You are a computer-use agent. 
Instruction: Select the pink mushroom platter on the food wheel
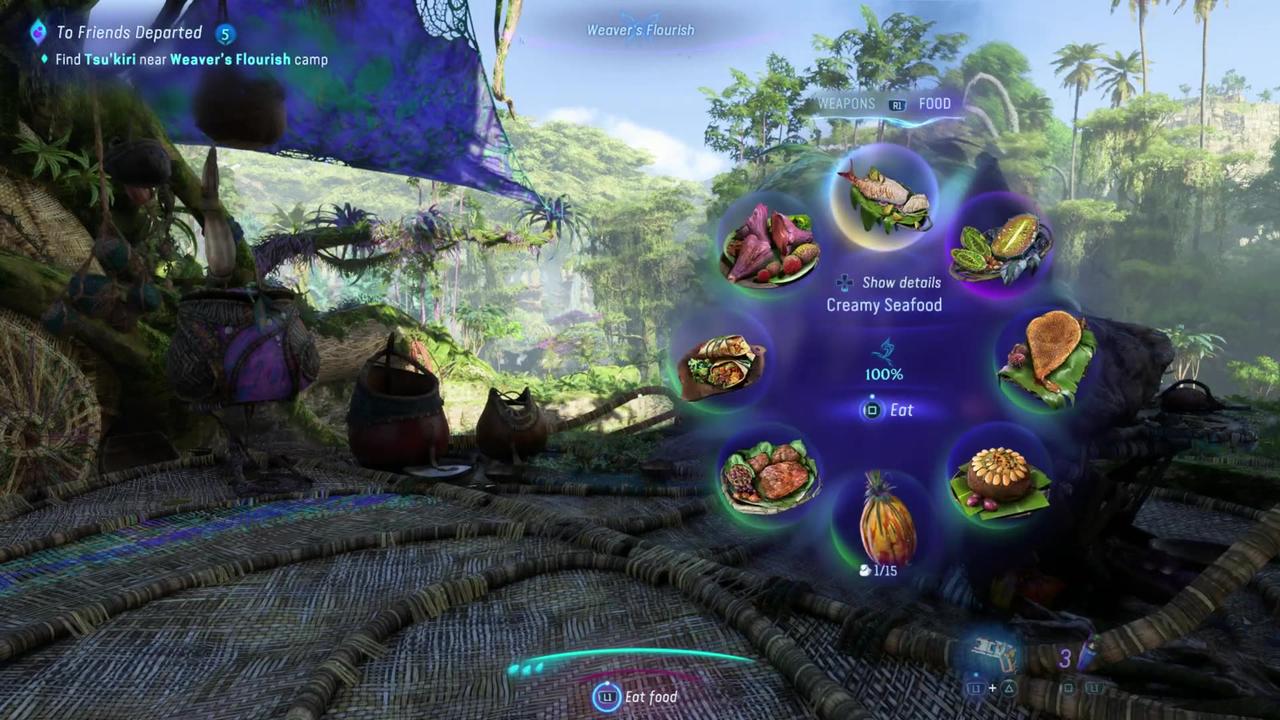(x=768, y=243)
